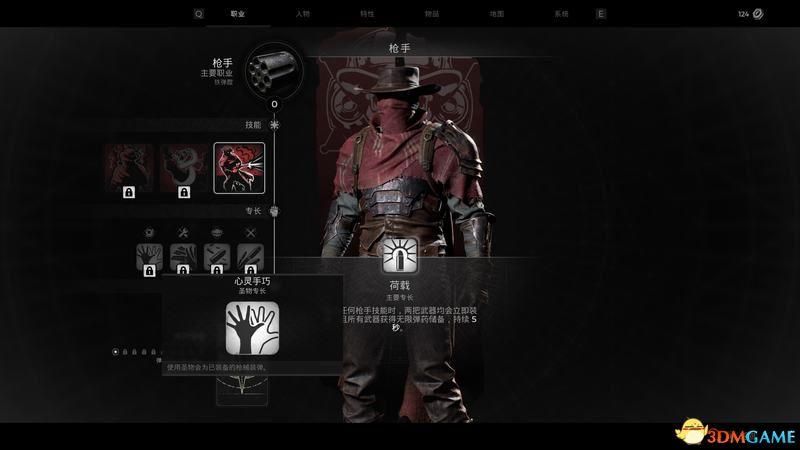This screenshot has width=800, height=450.
Task: Switch to the 职业 archetype tab
Action: pyautogui.click(x=237, y=15)
